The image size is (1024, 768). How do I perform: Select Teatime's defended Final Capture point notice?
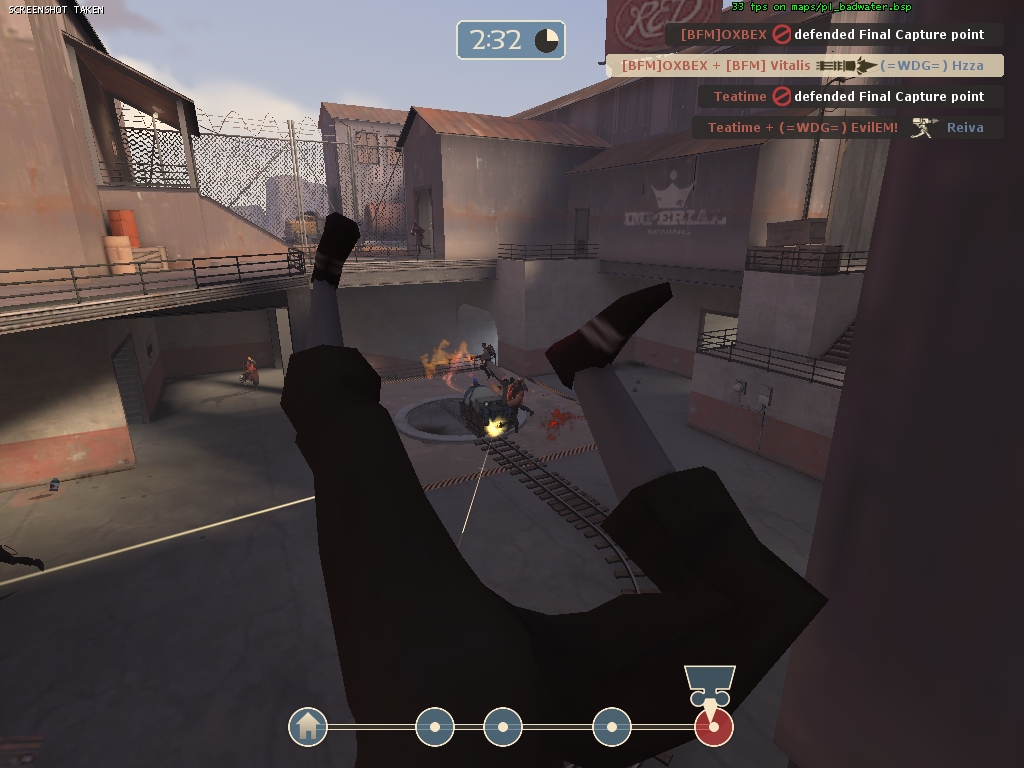click(x=849, y=96)
